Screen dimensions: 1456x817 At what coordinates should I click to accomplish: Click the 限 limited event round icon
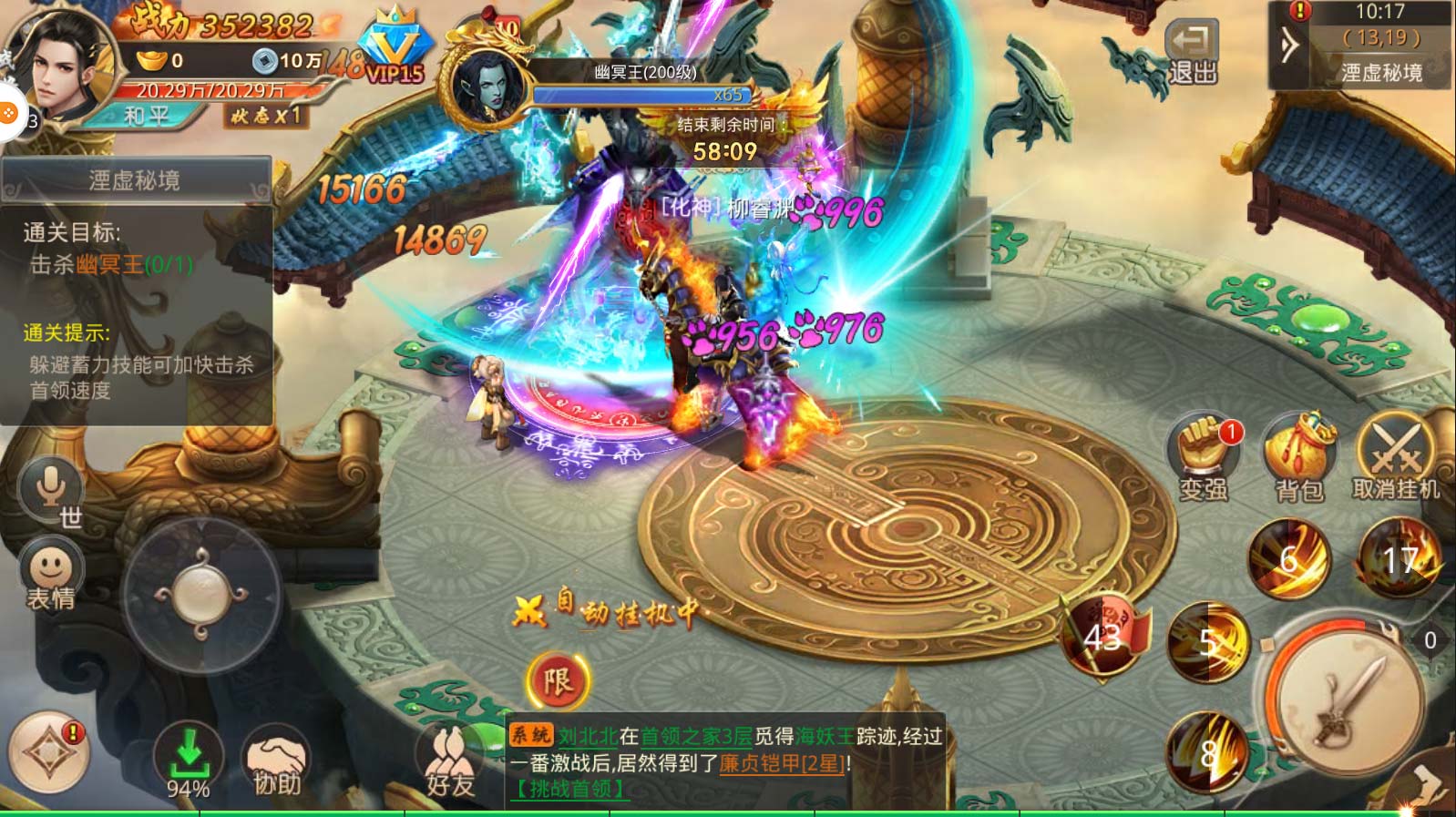point(558,681)
